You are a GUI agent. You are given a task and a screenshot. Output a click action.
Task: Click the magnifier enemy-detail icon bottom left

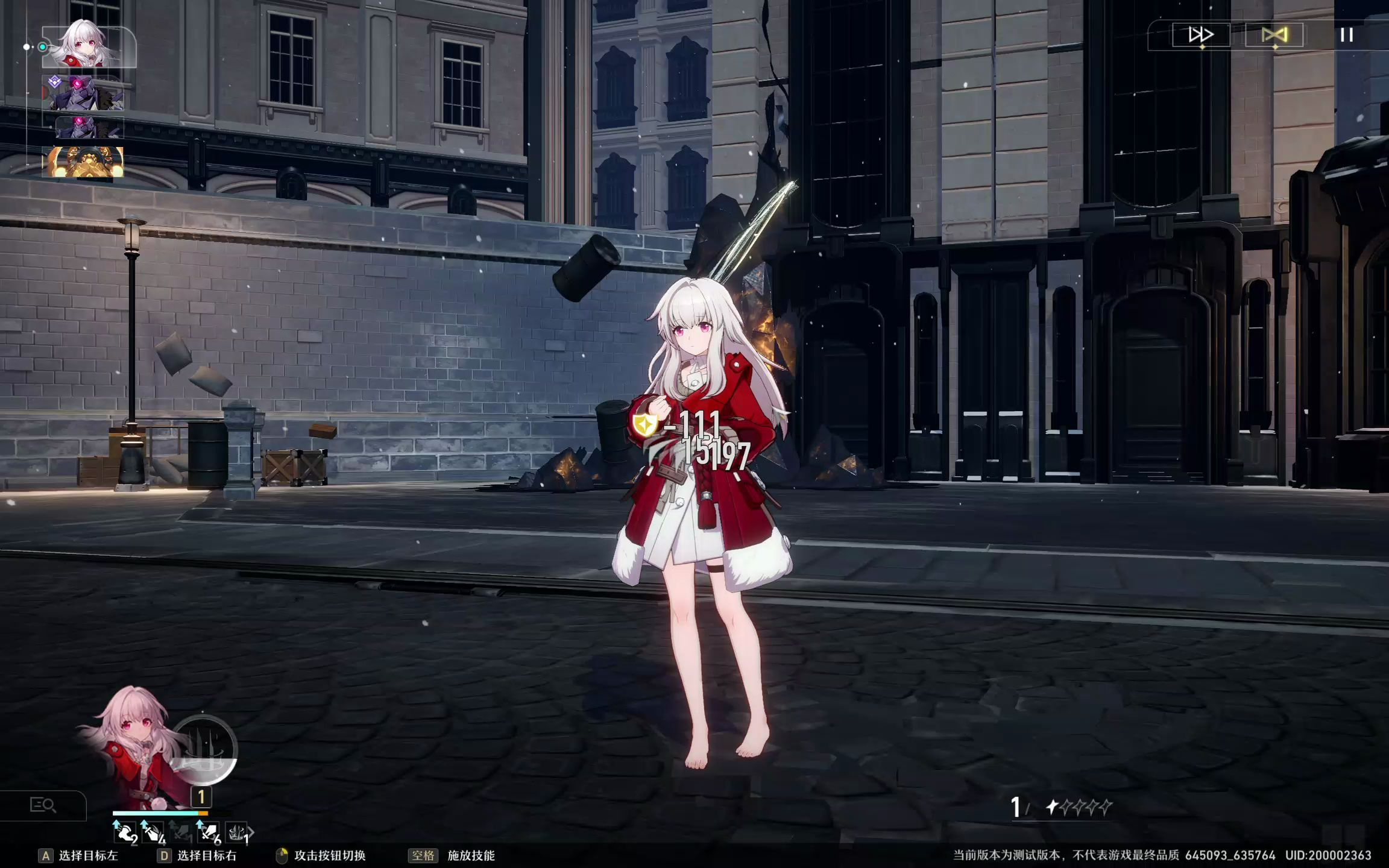pos(42,803)
